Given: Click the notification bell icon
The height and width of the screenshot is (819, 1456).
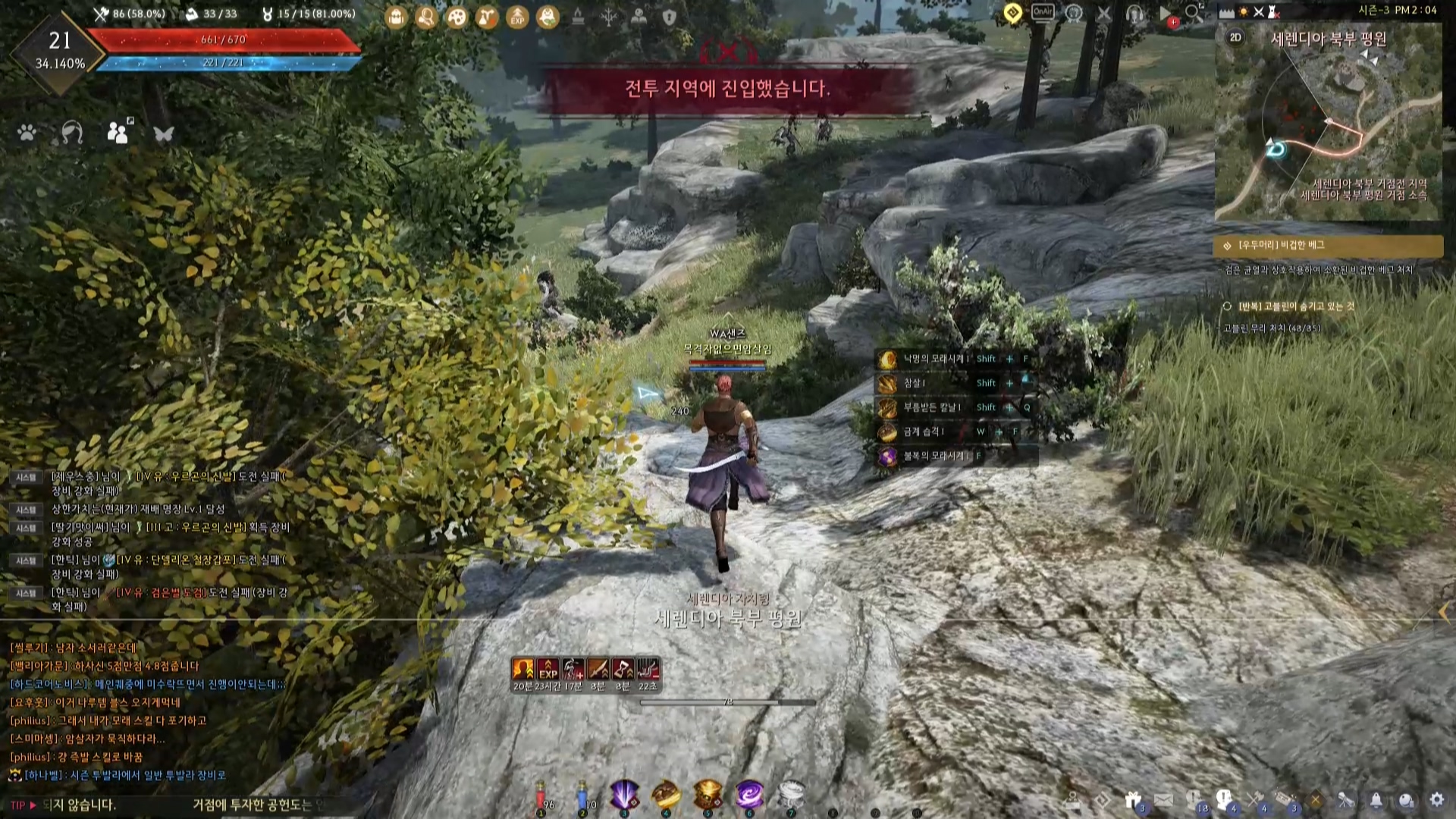Looking at the screenshot, I should pos(1376,800).
